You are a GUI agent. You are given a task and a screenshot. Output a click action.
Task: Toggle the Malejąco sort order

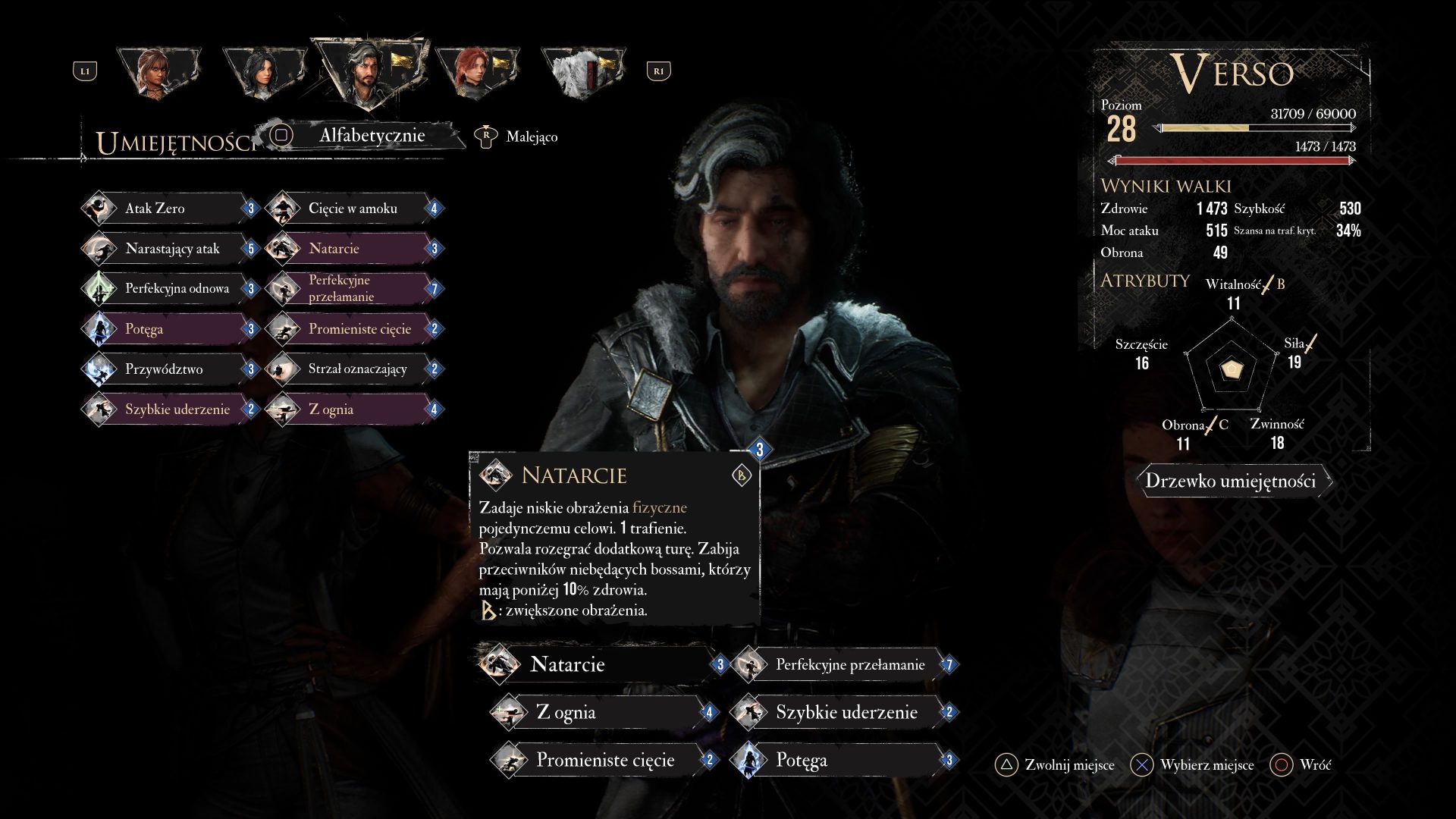coord(531,137)
